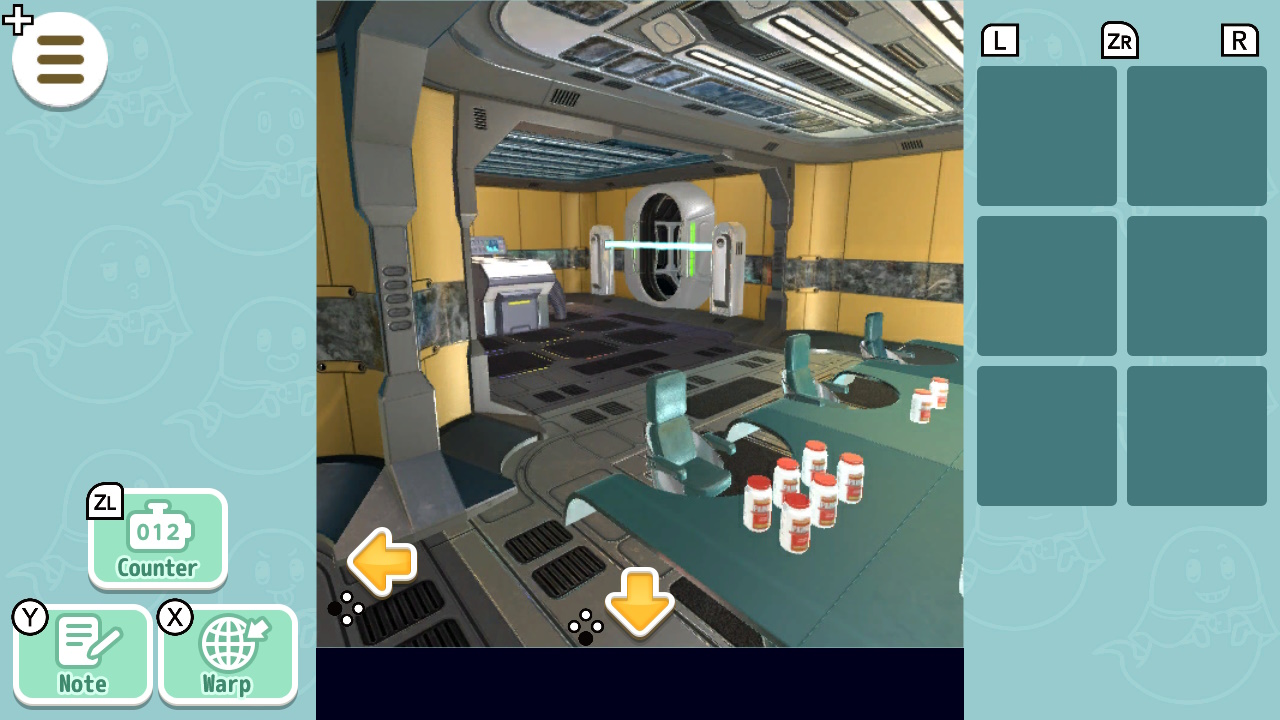Open the top-left inventory slot
This screenshot has width=1280, height=720.
(1046, 135)
